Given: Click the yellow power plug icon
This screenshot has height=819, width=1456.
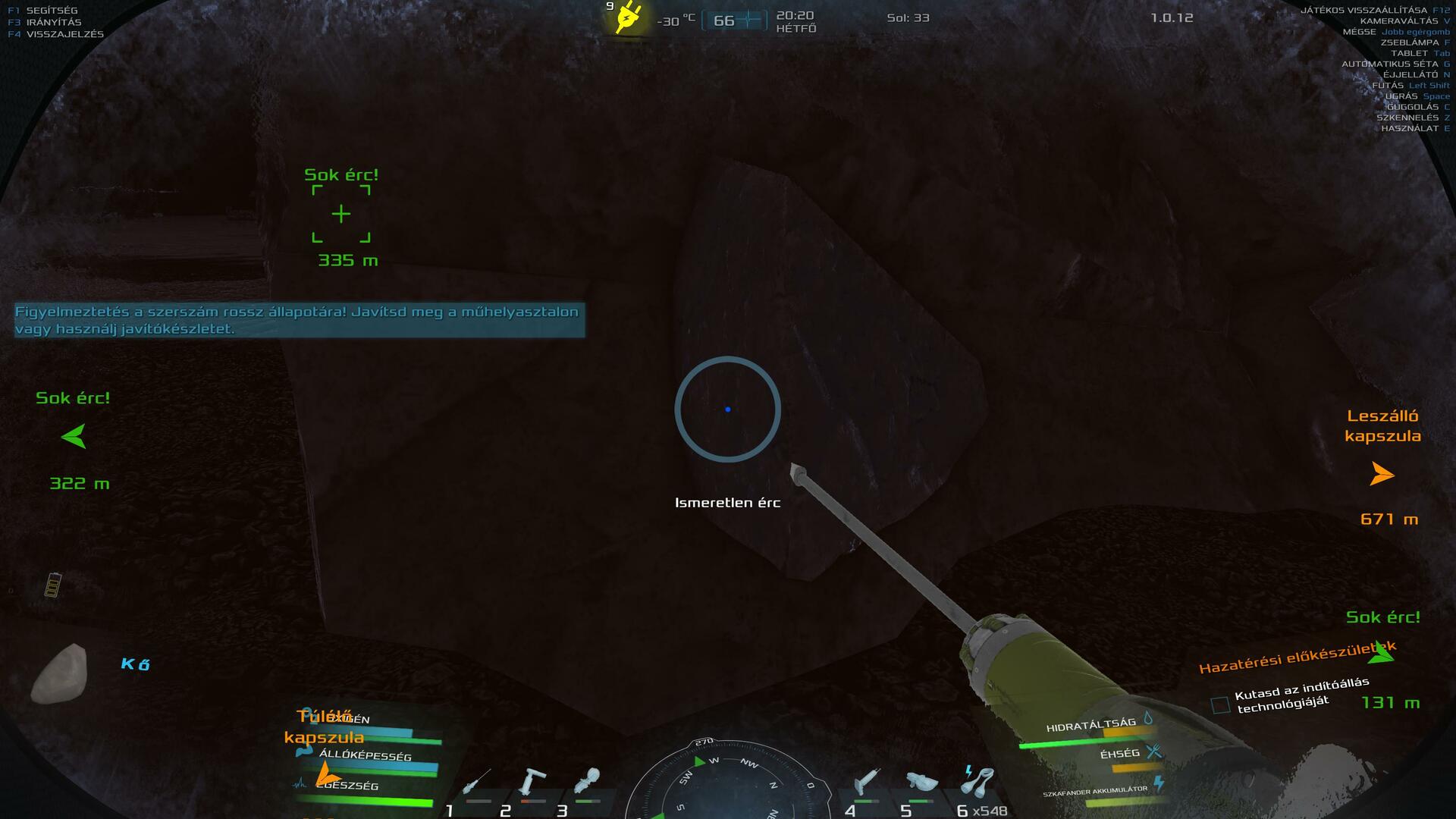Looking at the screenshot, I should (x=628, y=17).
